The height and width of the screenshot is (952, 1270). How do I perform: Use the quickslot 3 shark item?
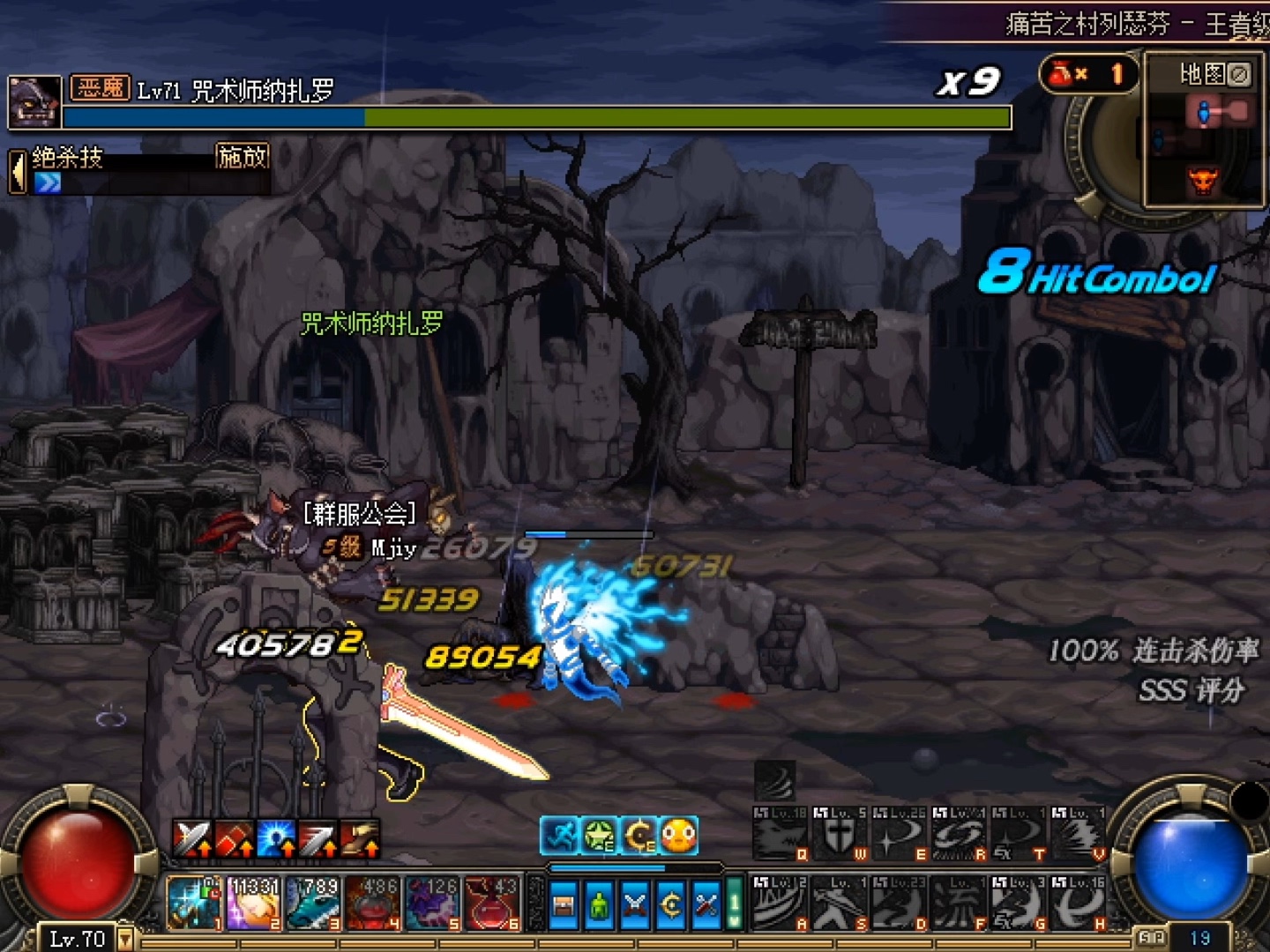(x=313, y=903)
